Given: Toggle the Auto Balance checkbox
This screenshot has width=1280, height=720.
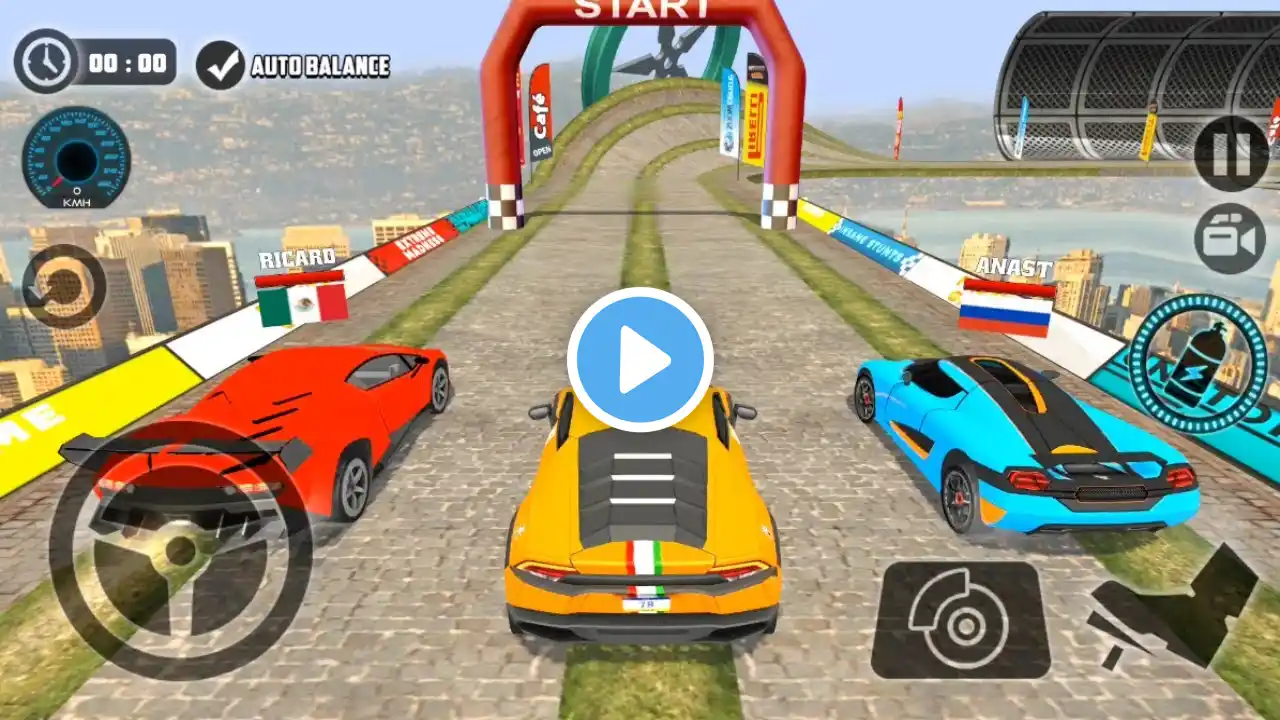Looking at the screenshot, I should click(220, 65).
